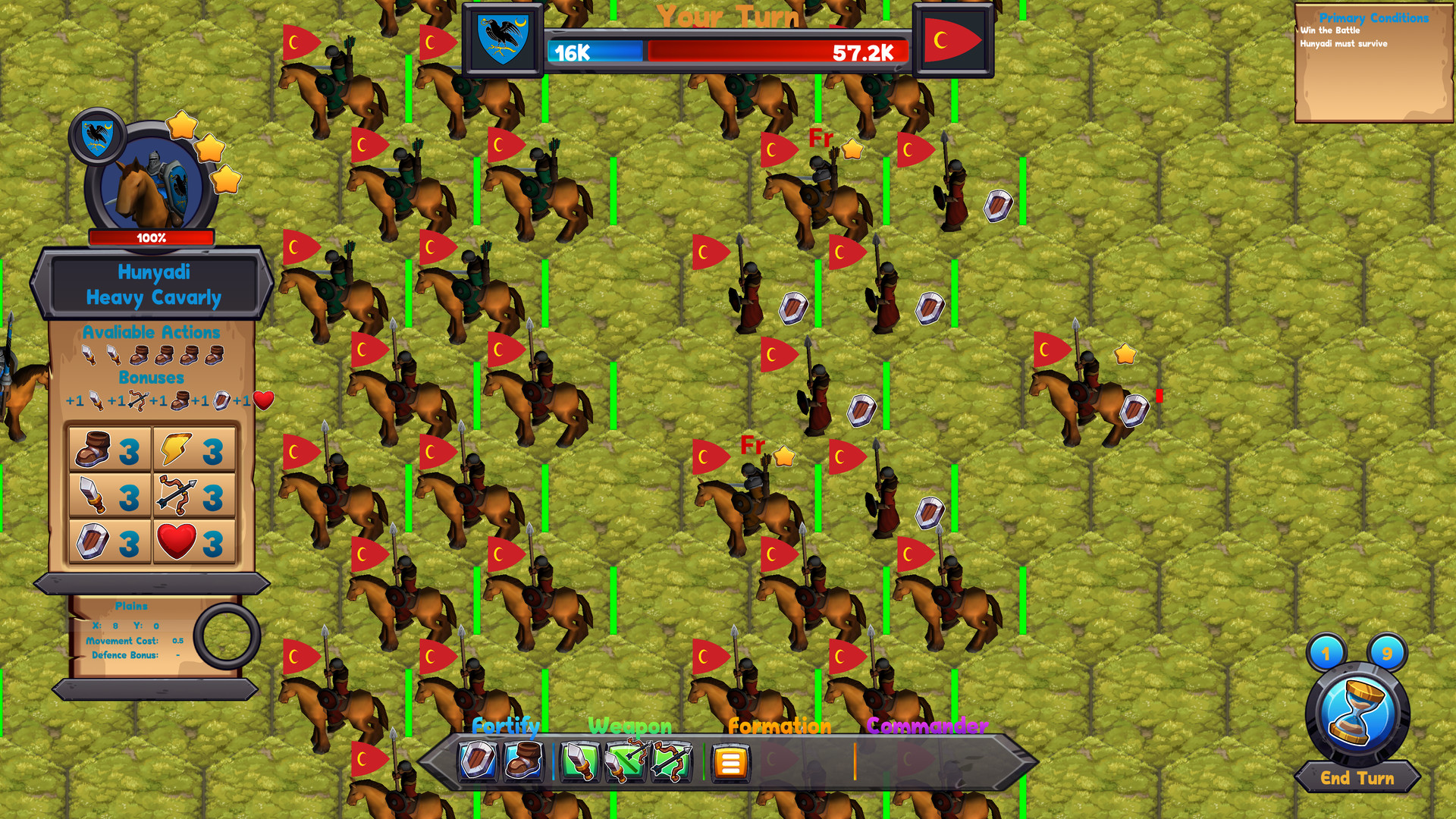This screenshot has height=819, width=1456.
Task: Select the Weapon category label
Action: (x=629, y=726)
